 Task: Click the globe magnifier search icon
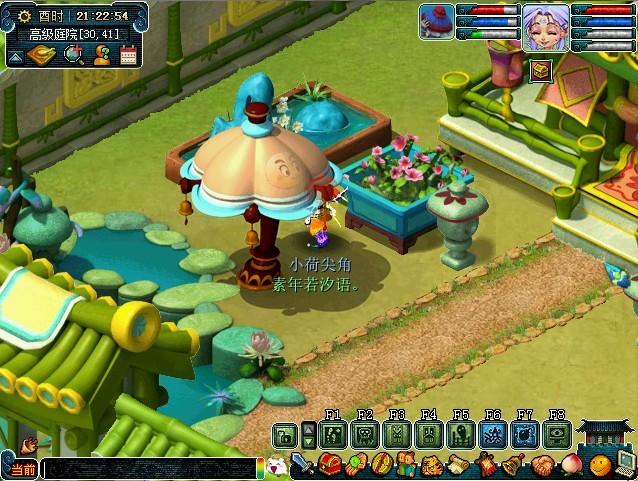coord(74,55)
